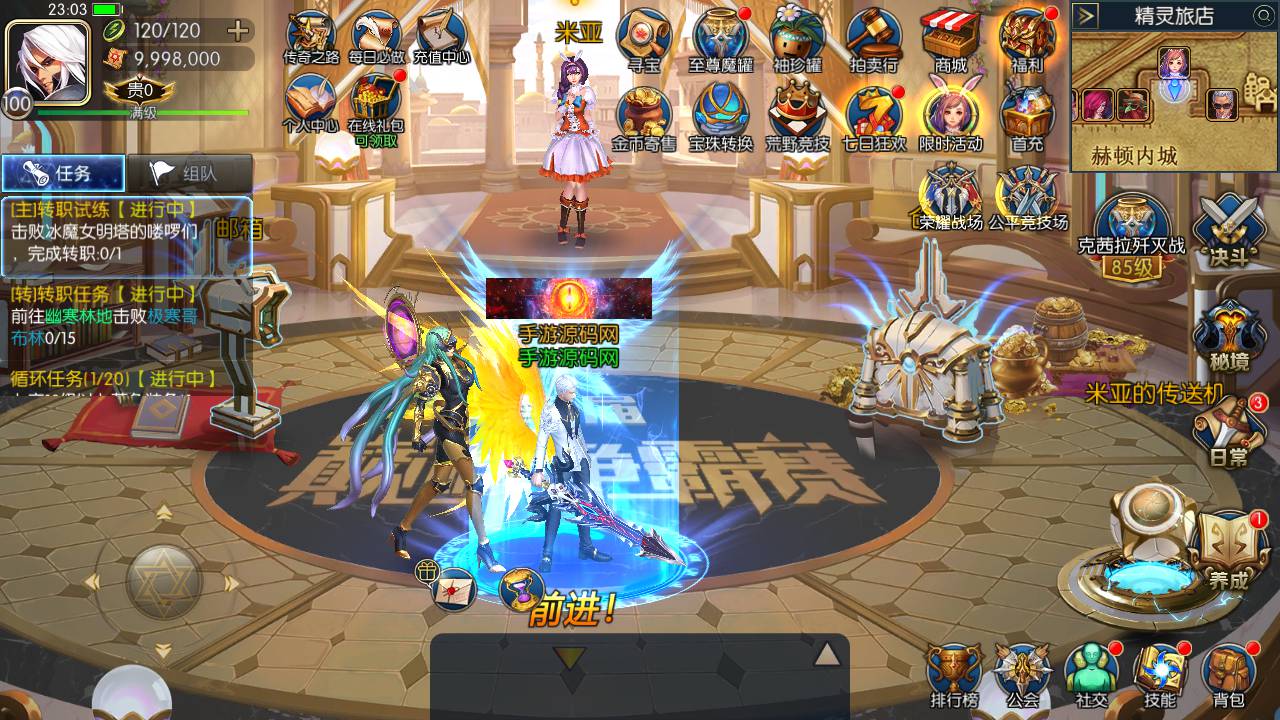Add more stamina with the plus button
1280x720 pixels.
tap(238, 30)
